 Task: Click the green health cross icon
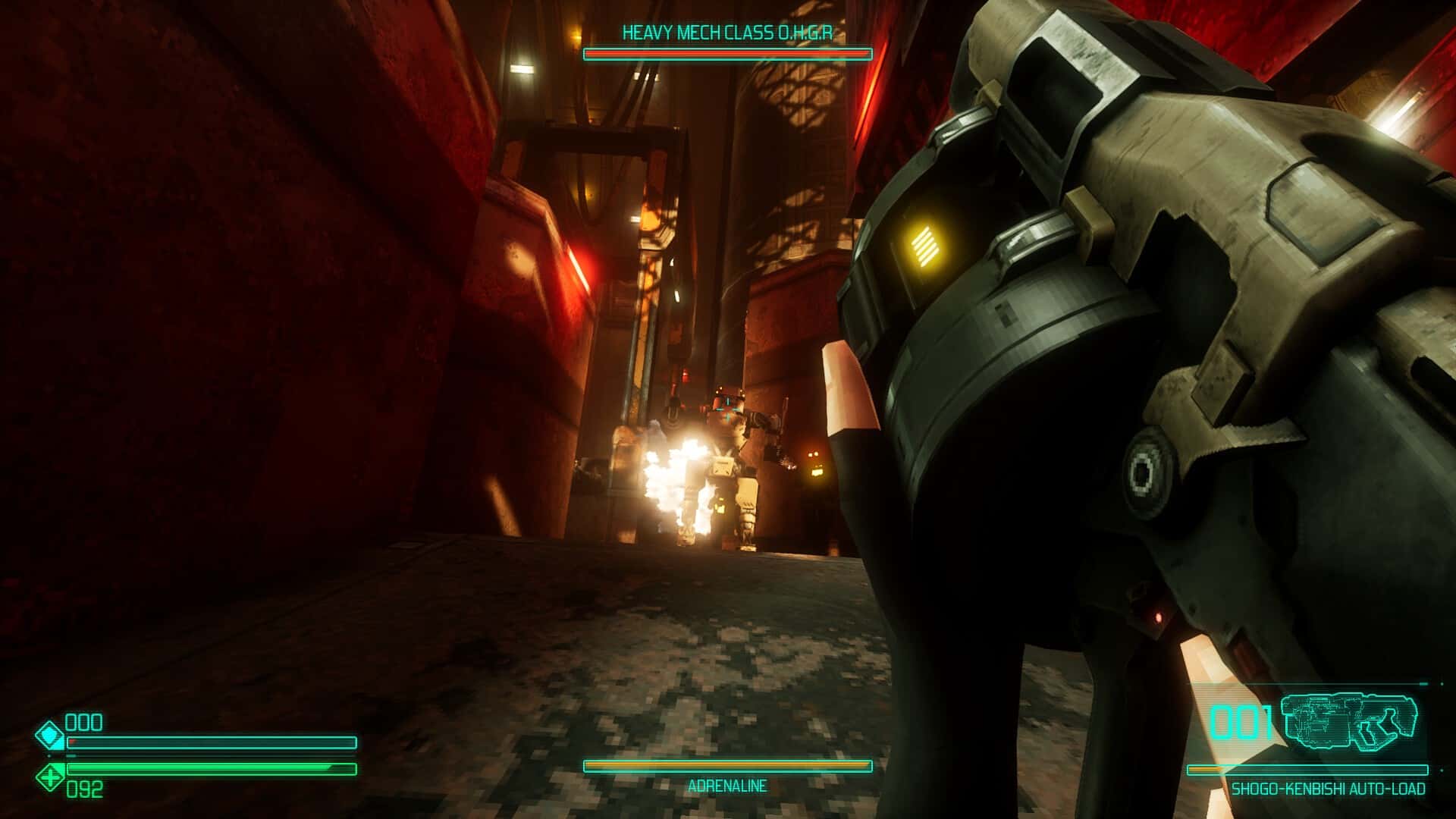[50, 776]
